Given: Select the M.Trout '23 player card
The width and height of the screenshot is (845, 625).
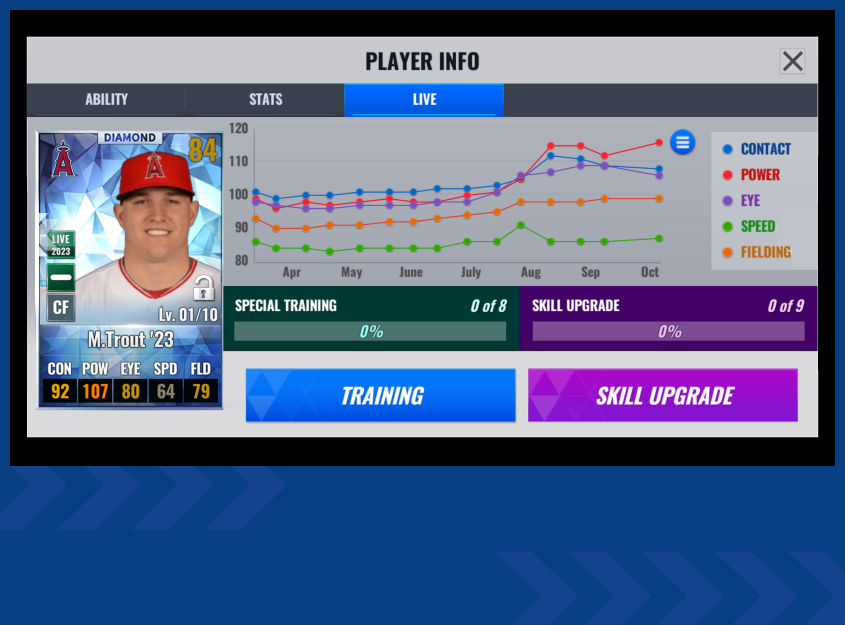Looking at the screenshot, I should click(130, 270).
